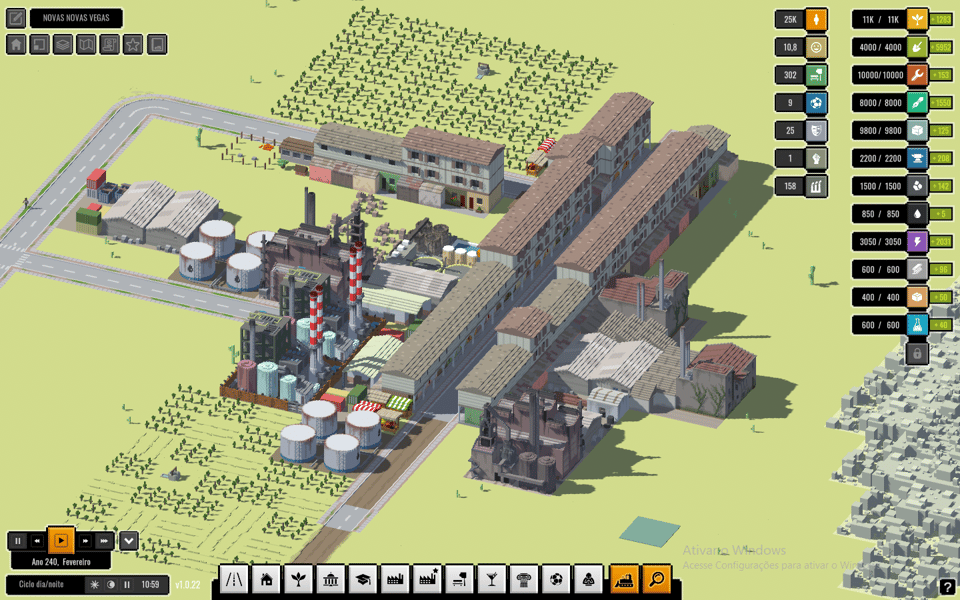Pause the game speed control

pyautogui.click(x=17, y=541)
